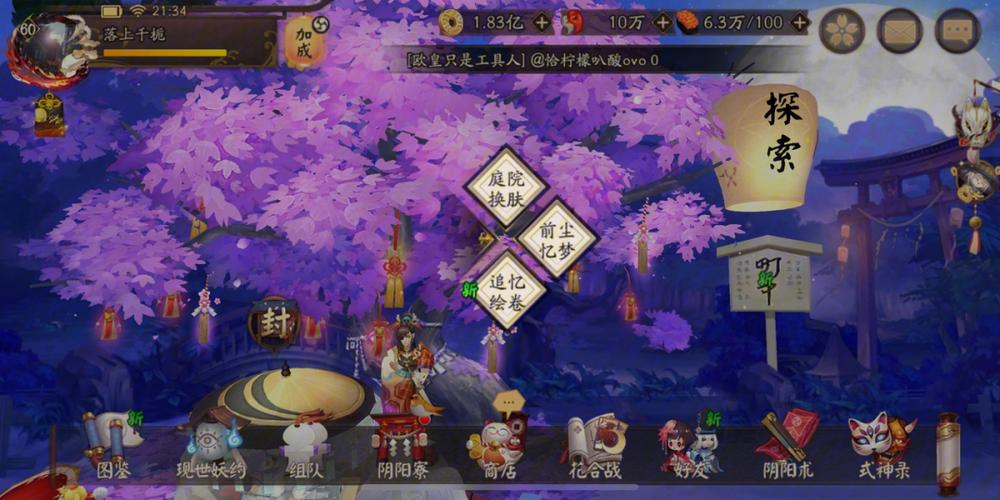This screenshot has width=1000, height=500.
Task: Open the 前尘忆梦 option
Action: coord(557,237)
